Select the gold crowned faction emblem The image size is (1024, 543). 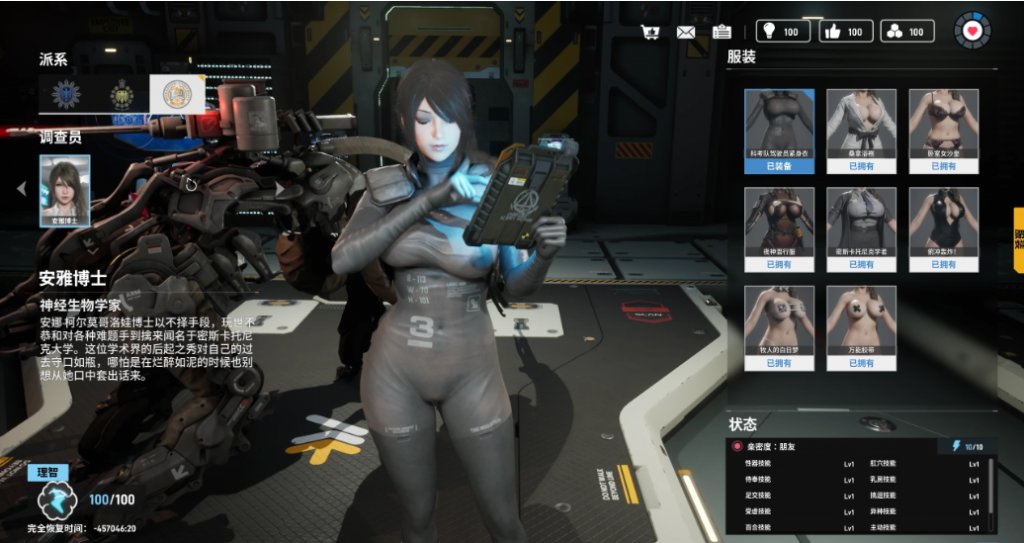tap(122, 94)
